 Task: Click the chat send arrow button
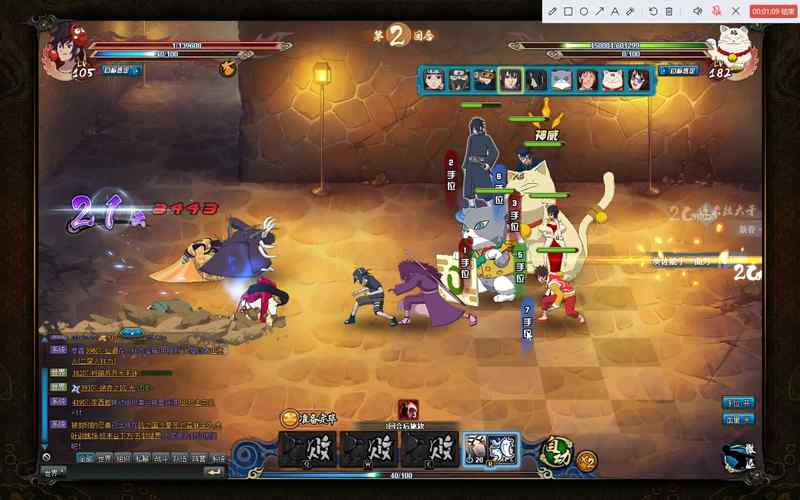[215, 472]
